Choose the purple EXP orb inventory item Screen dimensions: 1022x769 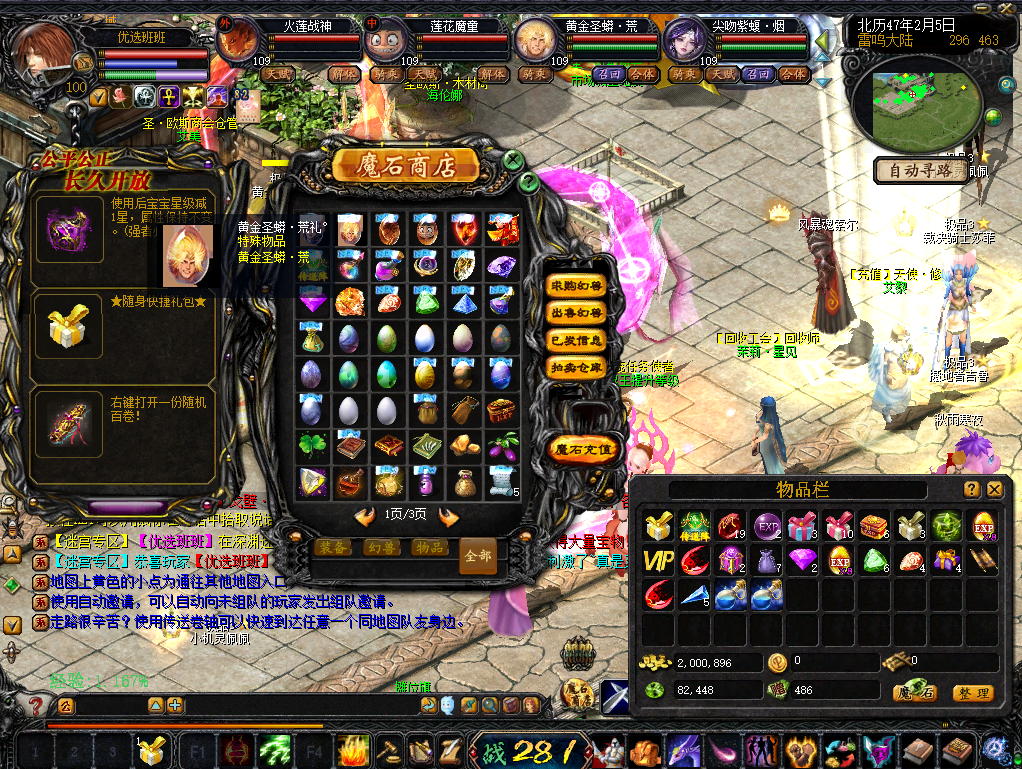(x=767, y=526)
